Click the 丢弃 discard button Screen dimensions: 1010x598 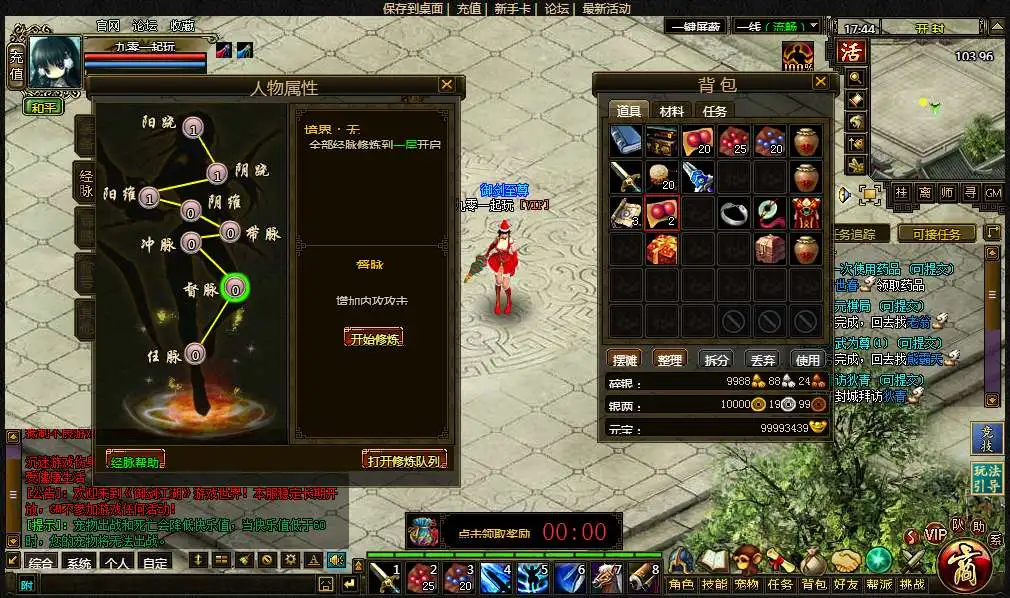click(763, 360)
